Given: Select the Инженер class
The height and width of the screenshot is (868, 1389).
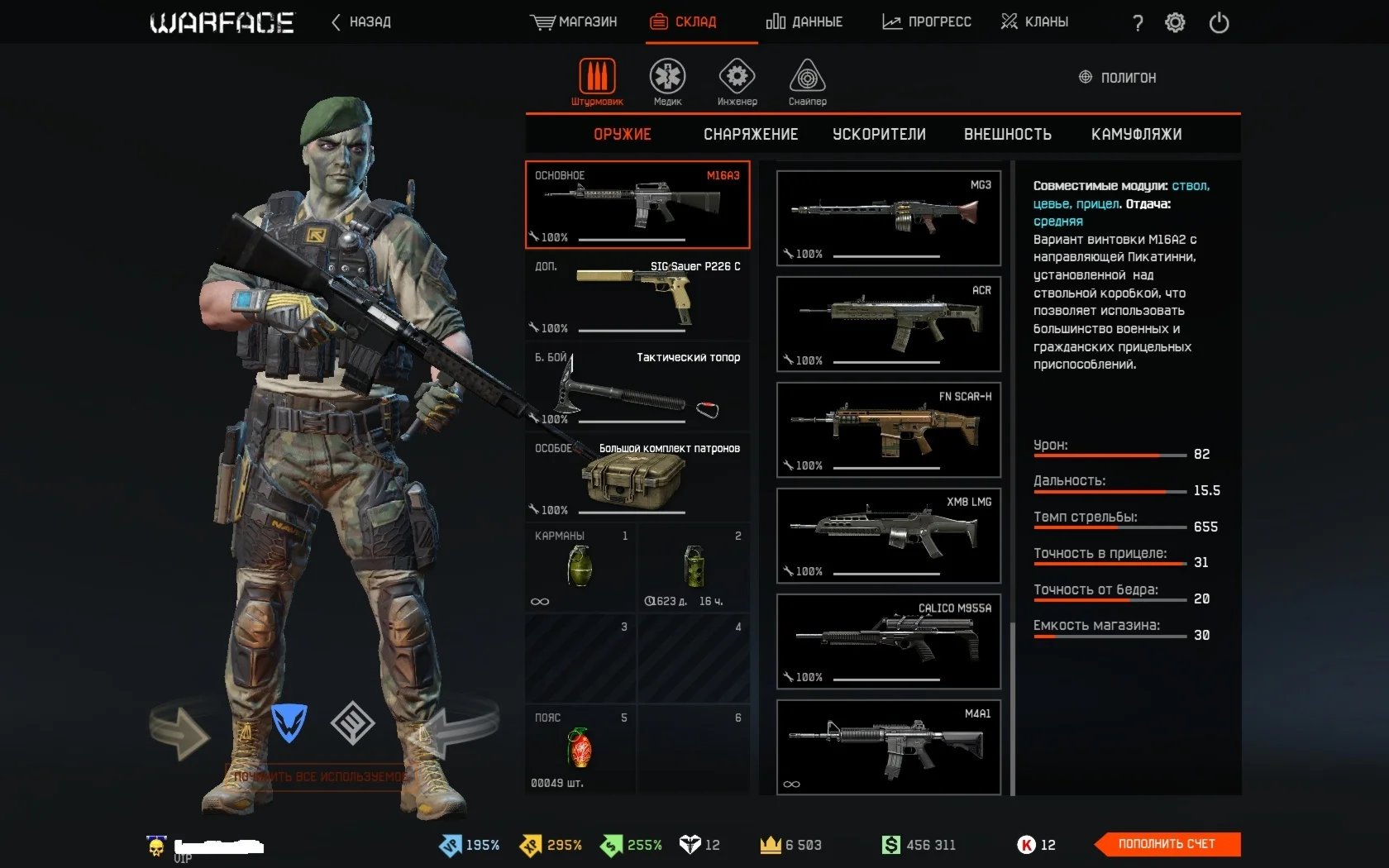Looking at the screenshot, I should click(x=737, y=82).
